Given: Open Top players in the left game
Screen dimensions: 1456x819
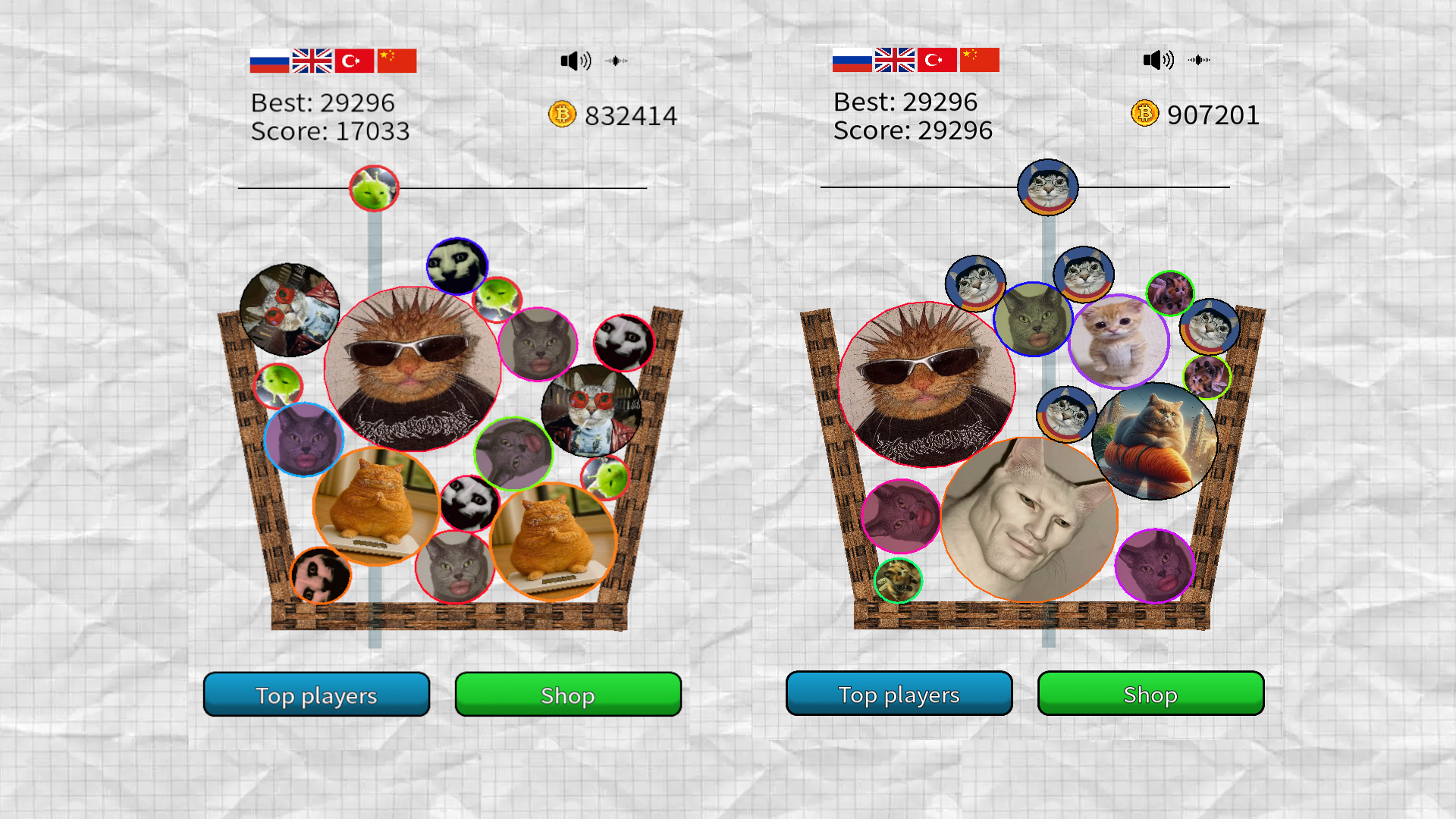Looking at the screenshot, I should click(x=315, y=695).
